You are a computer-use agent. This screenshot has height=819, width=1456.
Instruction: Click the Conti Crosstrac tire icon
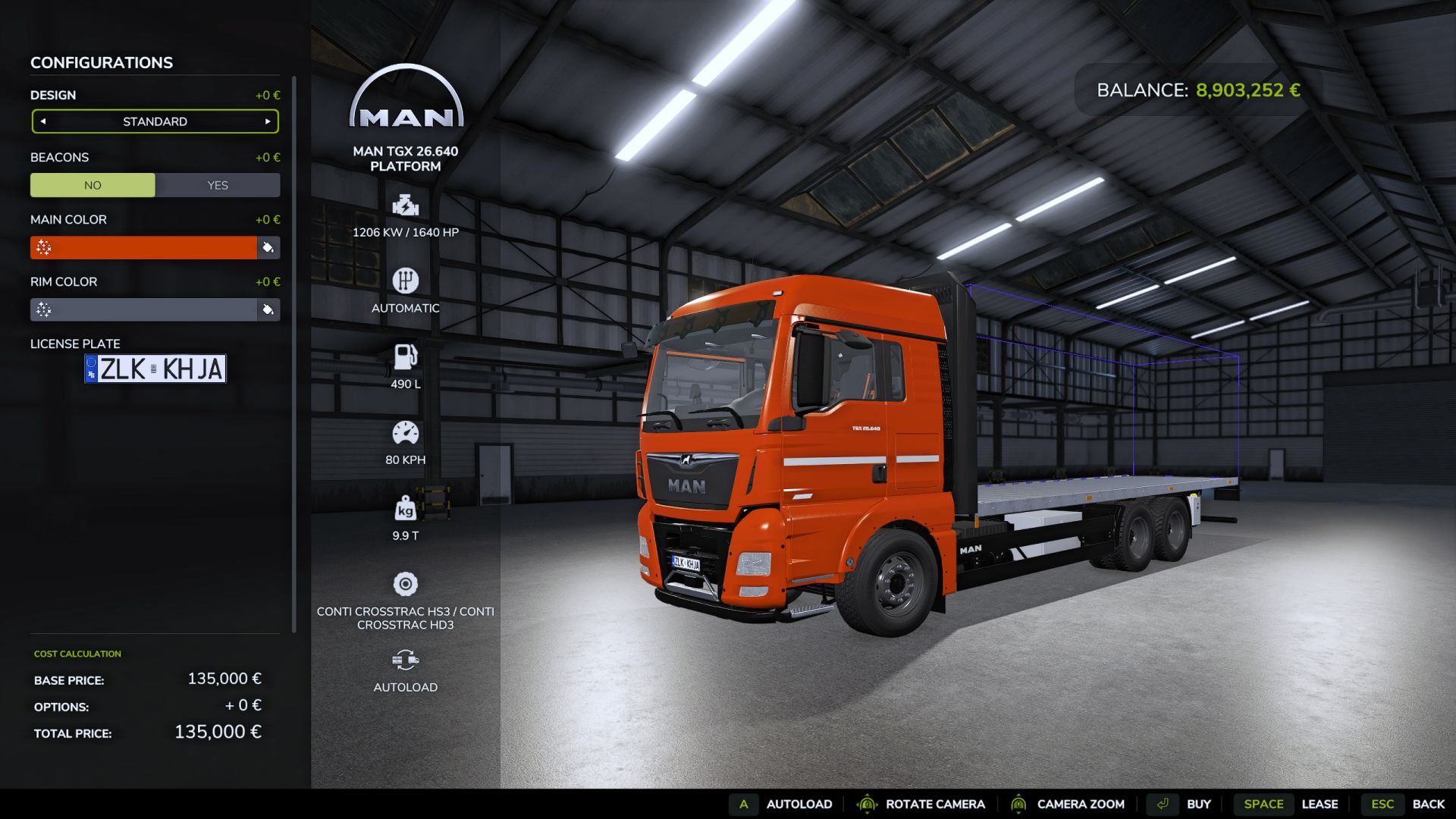[406, 584]
